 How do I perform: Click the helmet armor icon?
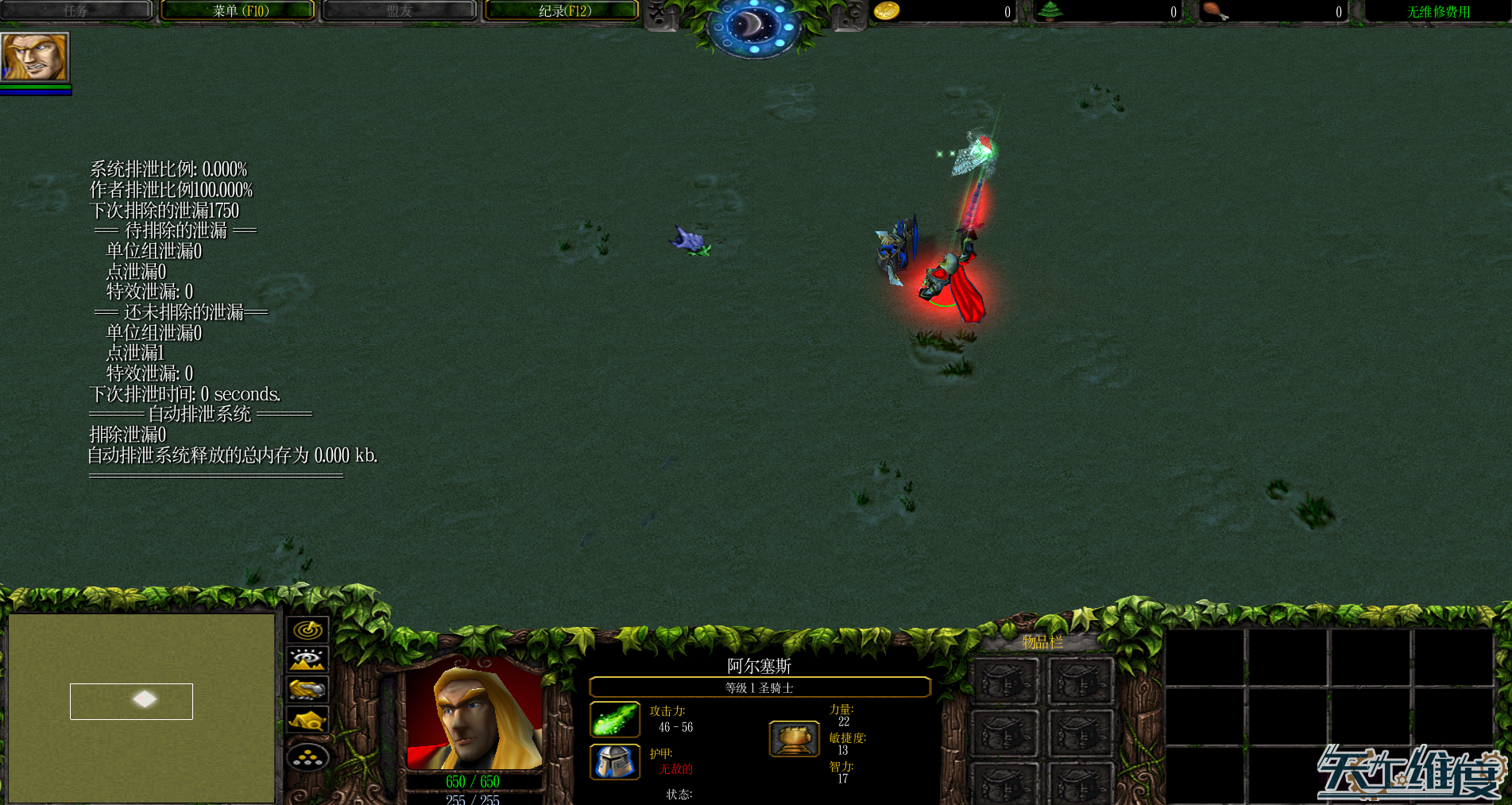click(614, 761)
